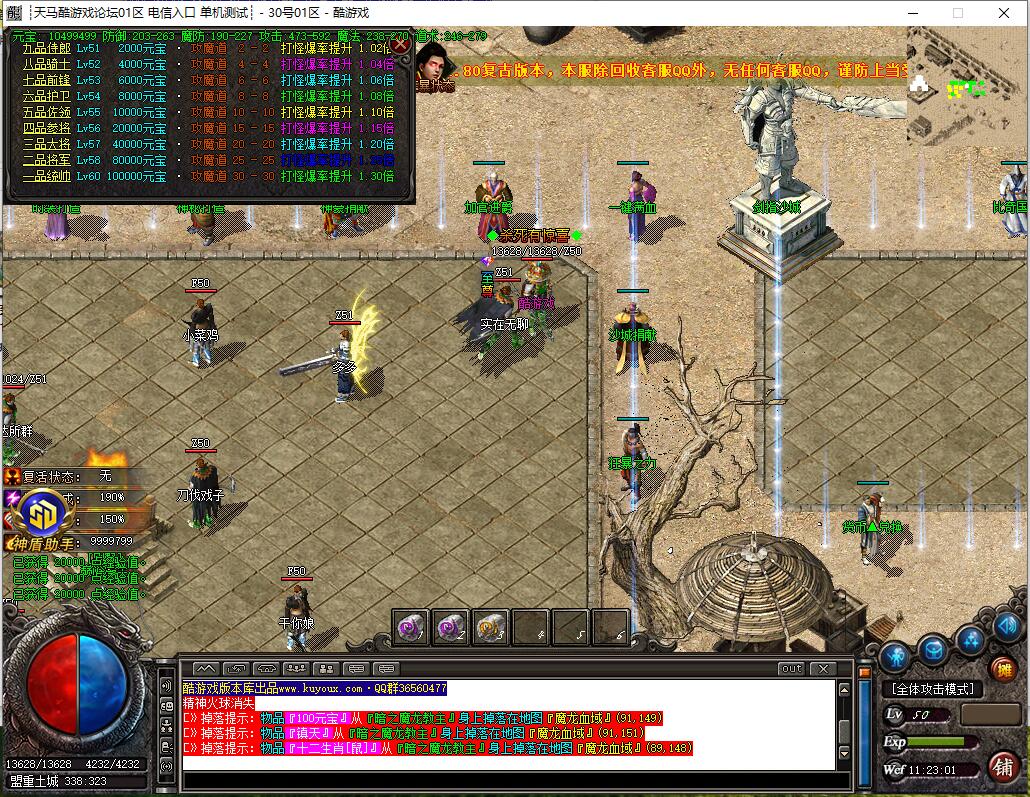Minimize the game window
The height and width of the screenshot is (797, 1030).
pyautogui.click(x=912, y=13)
